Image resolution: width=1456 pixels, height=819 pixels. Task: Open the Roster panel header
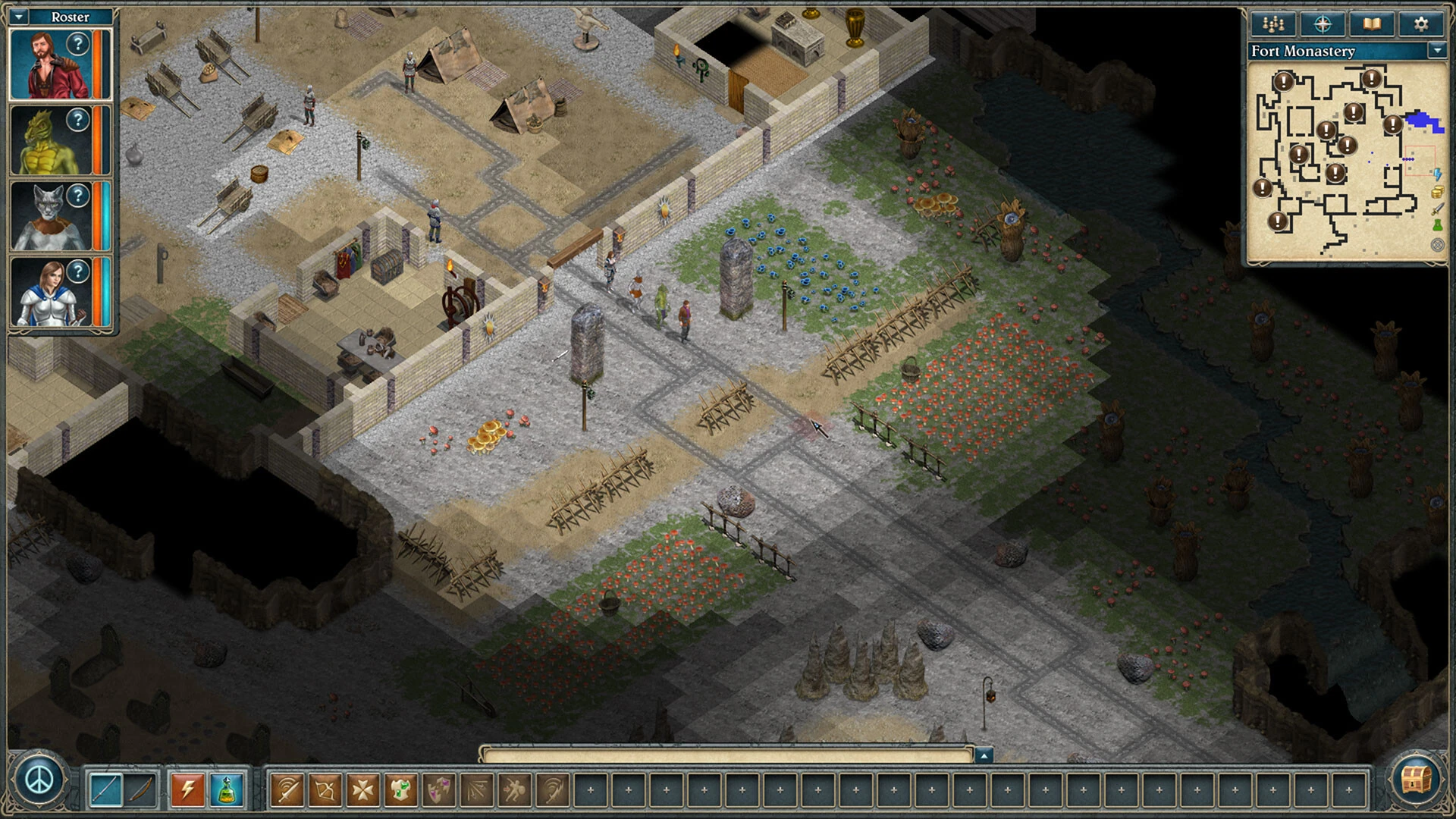[x=70, y=16]
